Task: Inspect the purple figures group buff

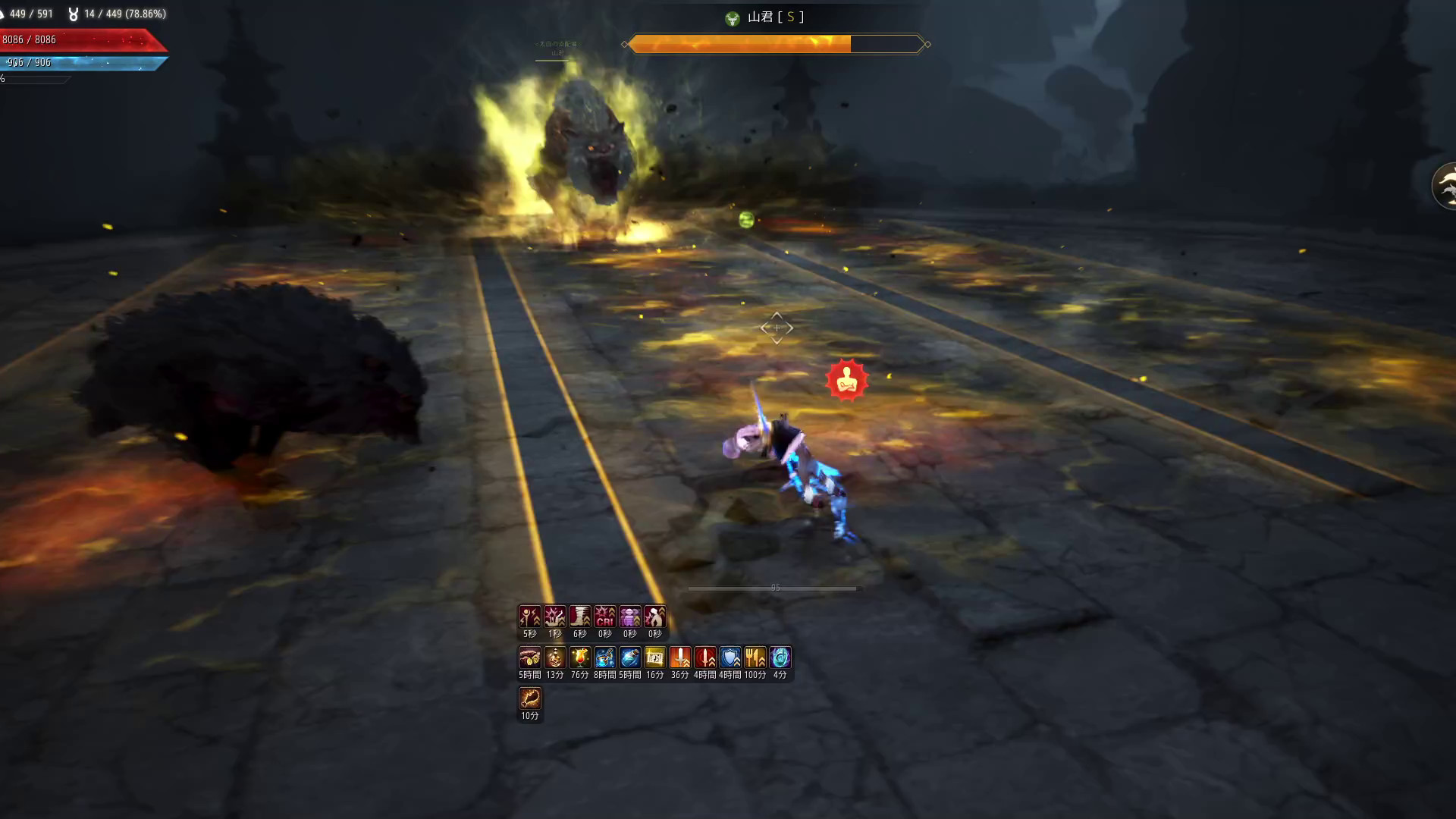Action: [630, 617]
